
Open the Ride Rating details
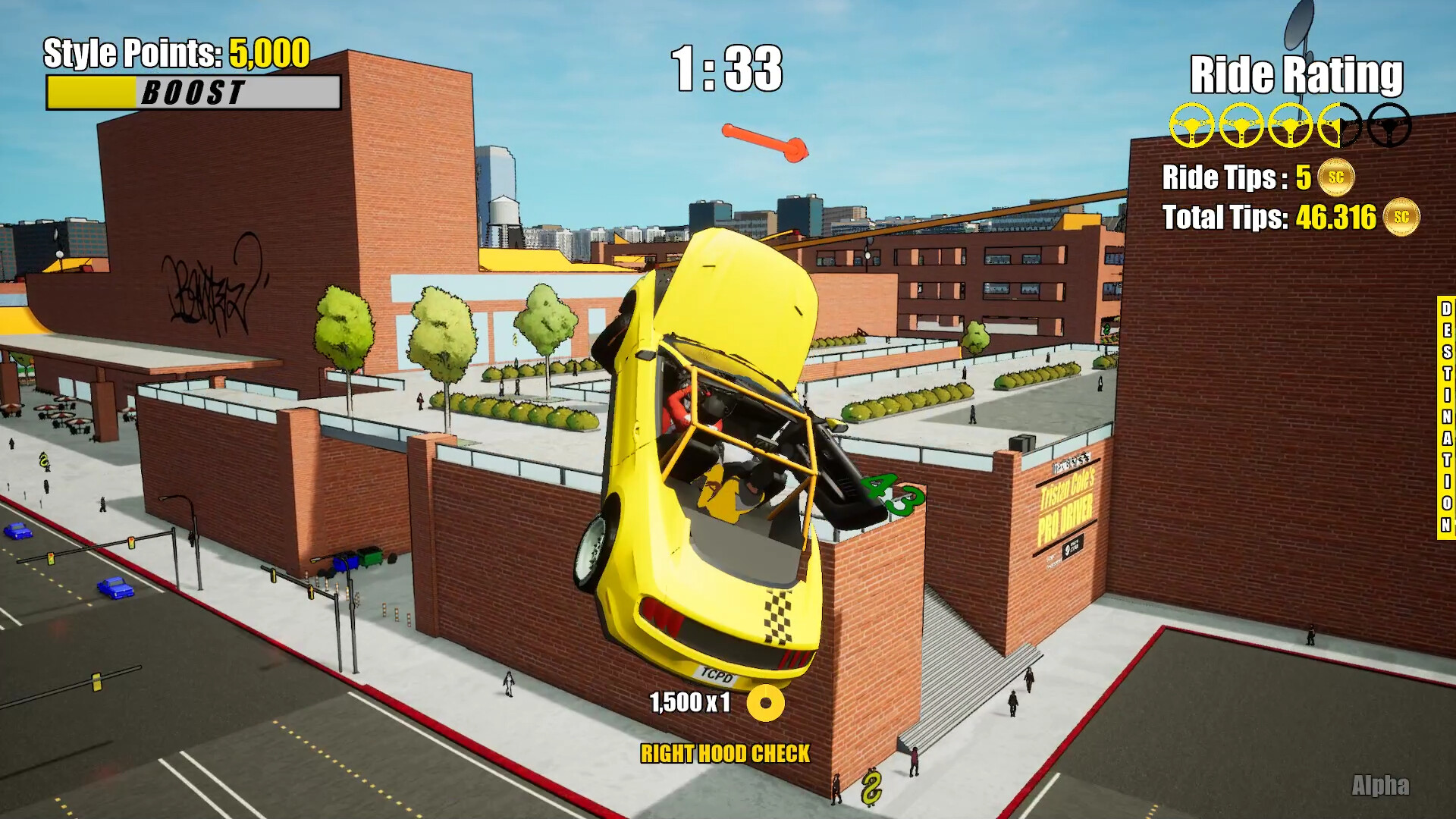pyautogui.click(x=1298, y=75)
